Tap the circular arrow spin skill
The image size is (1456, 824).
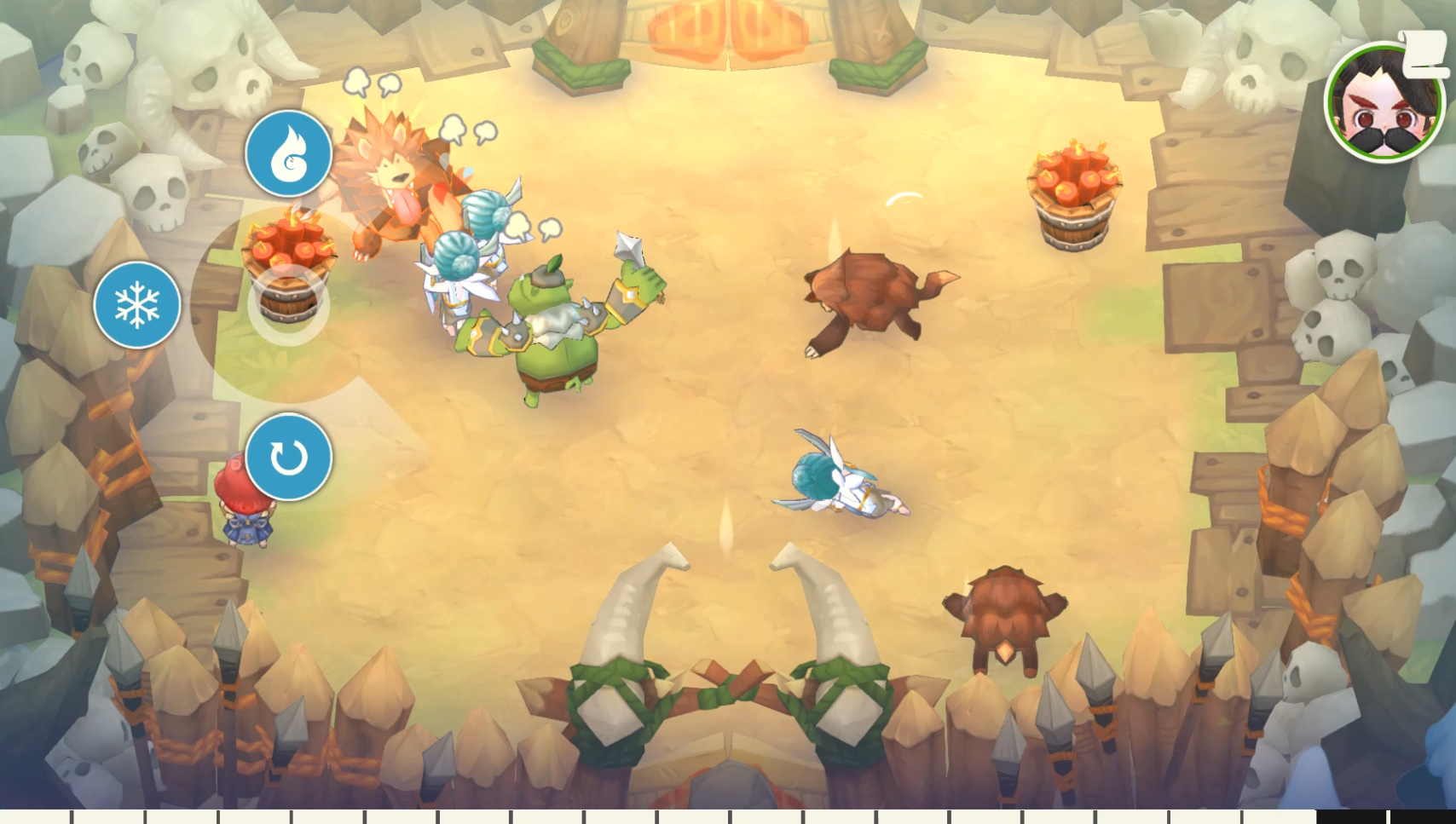[288, 457]
